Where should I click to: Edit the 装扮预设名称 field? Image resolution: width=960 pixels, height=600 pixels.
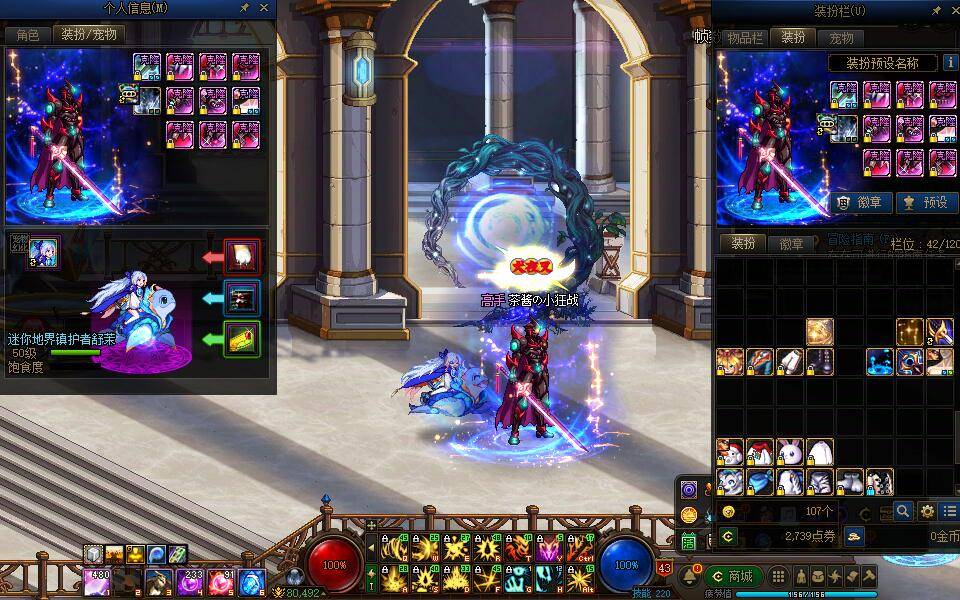tap(883, 62)
